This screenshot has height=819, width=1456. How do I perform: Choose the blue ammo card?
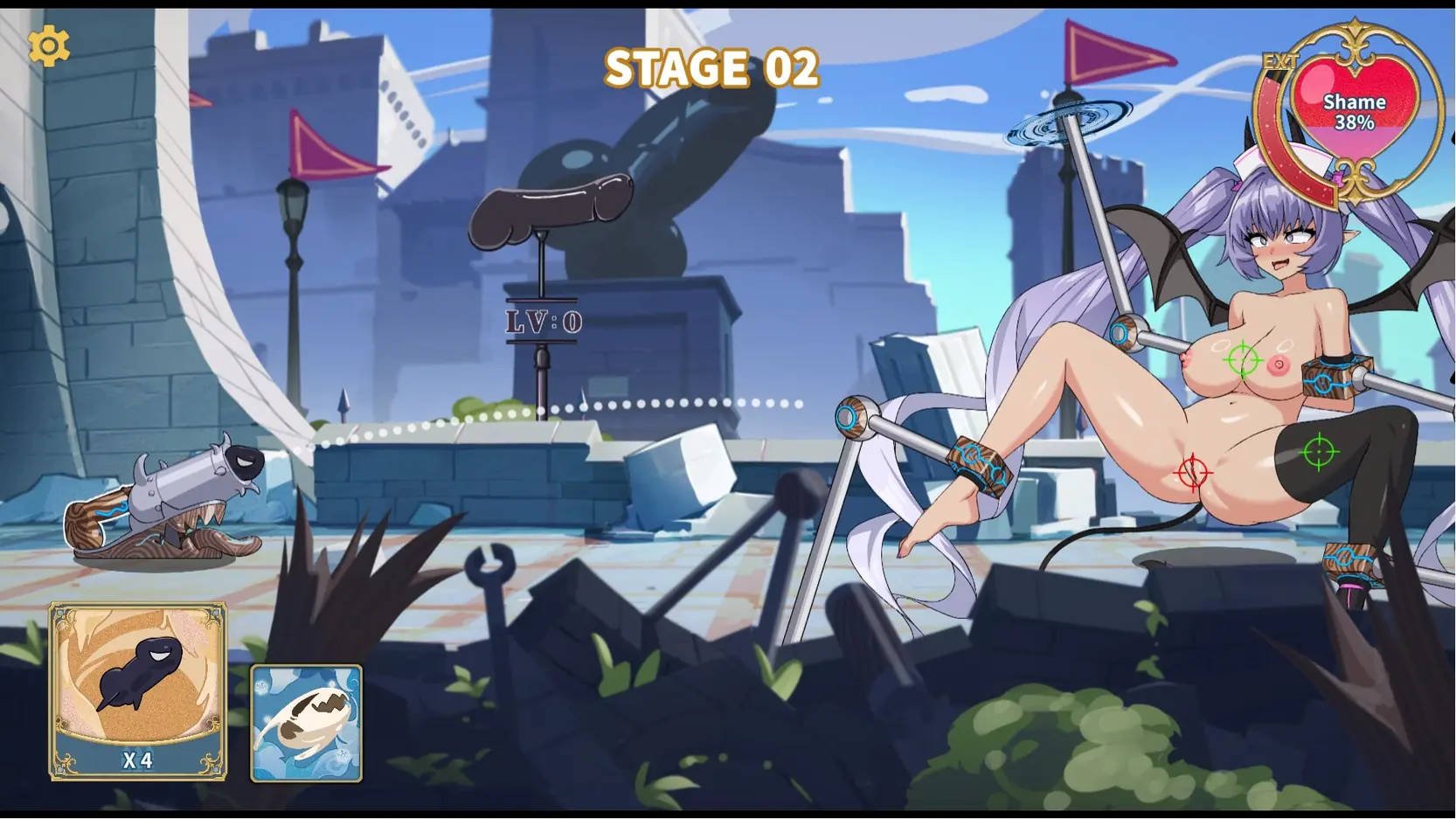(x=306, y=723)
